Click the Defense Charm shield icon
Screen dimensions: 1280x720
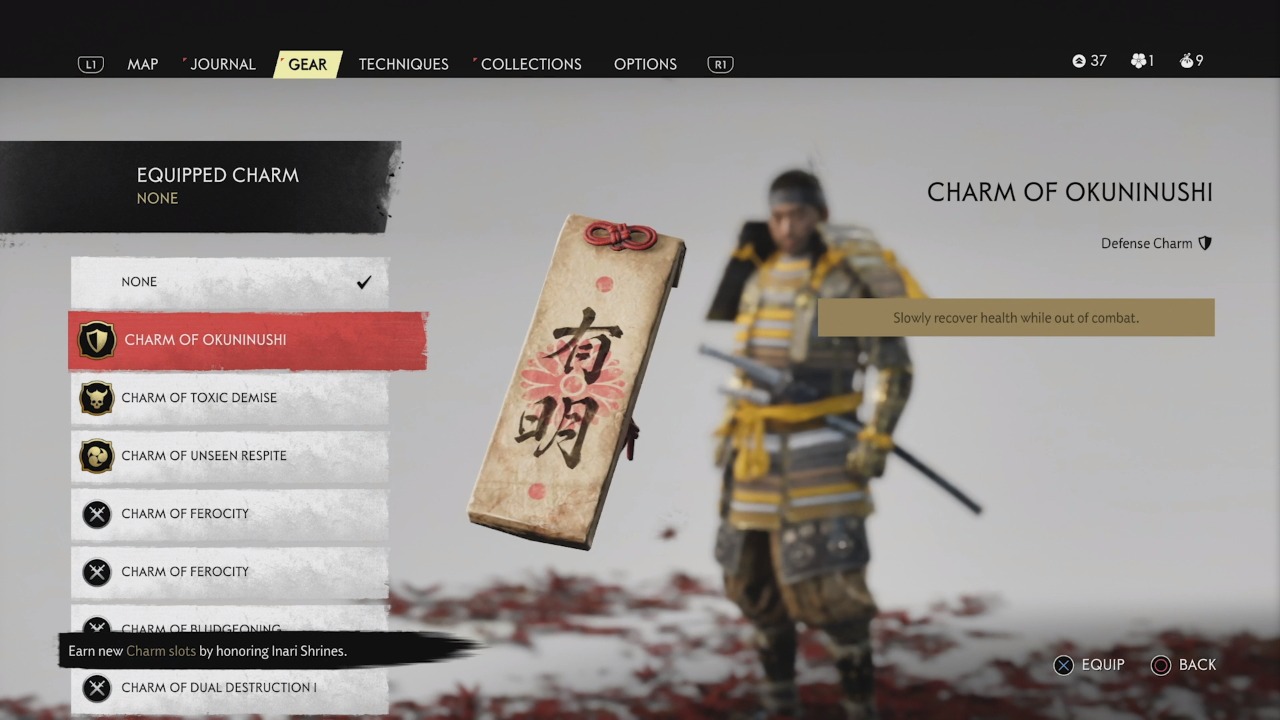click(x=1205, y=243)
